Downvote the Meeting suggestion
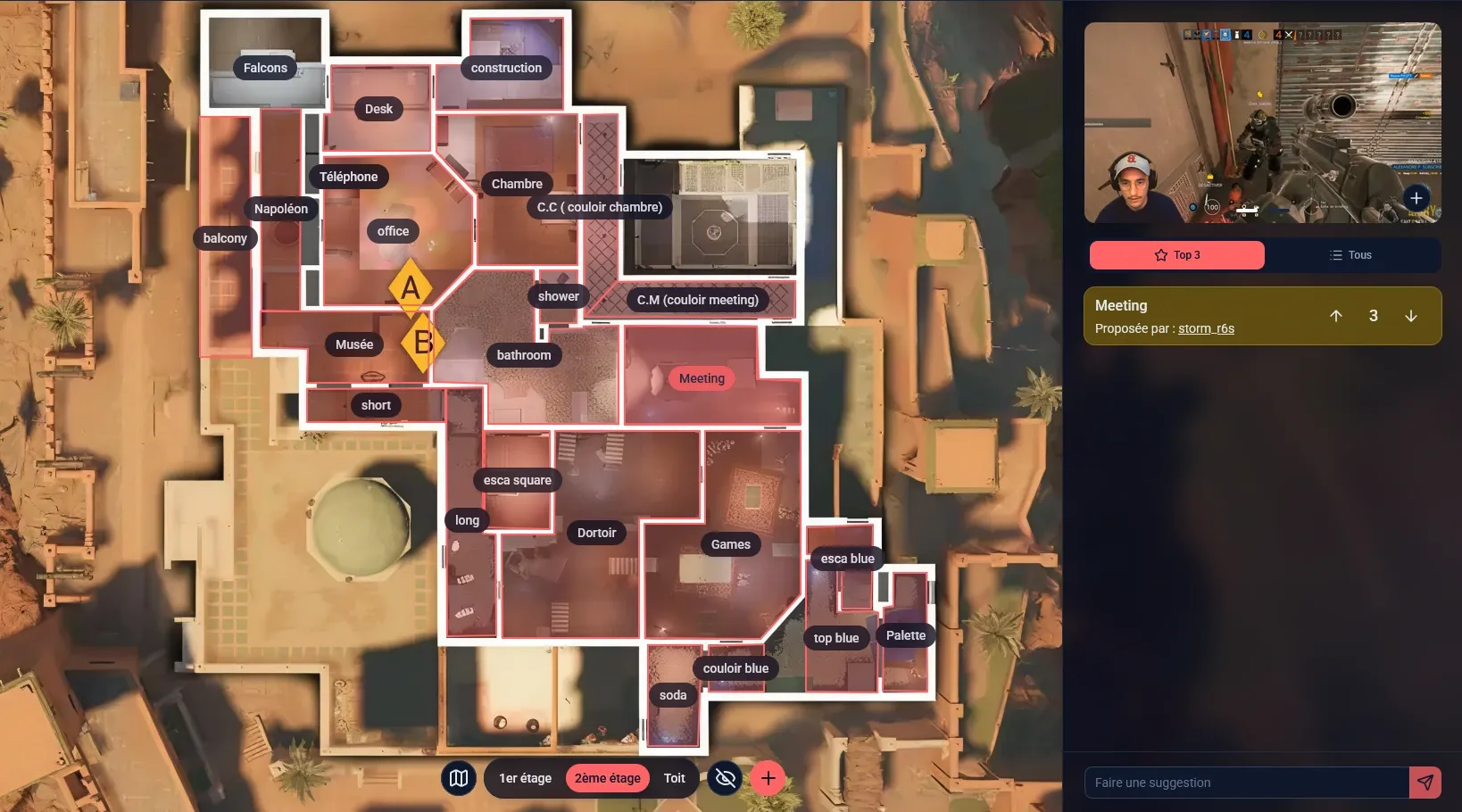This screenshot has height=812, width=1462. click(x=1411, y=315)
